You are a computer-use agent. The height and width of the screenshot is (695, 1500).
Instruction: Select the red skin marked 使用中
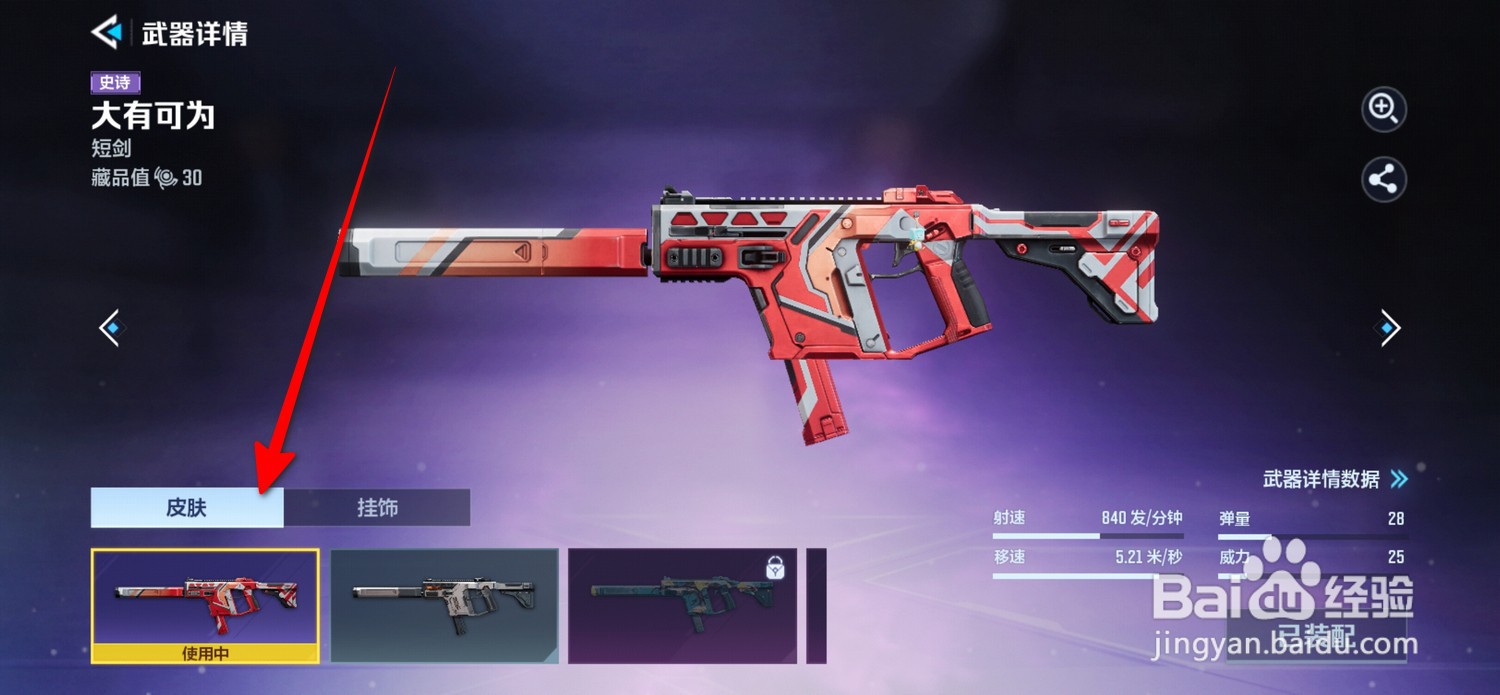coord(205,604)
